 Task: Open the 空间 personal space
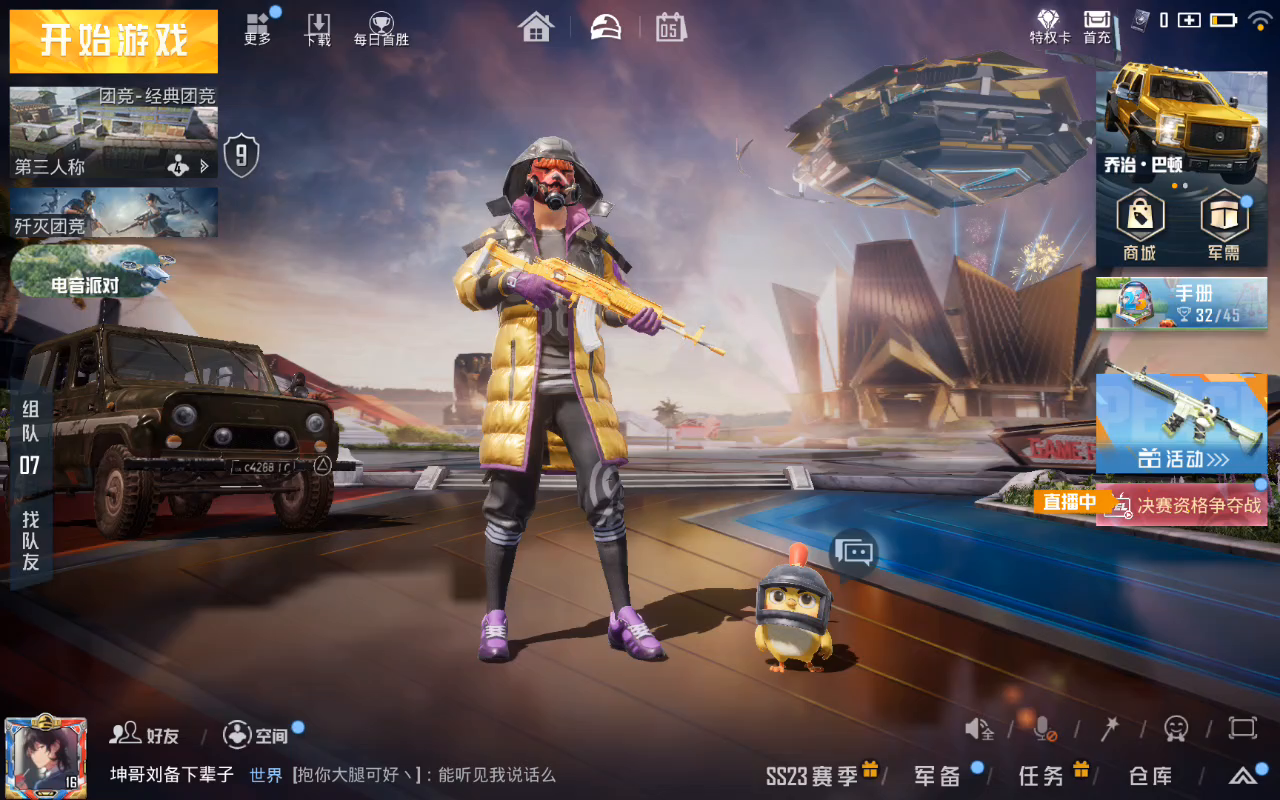[x=256, y=735]
